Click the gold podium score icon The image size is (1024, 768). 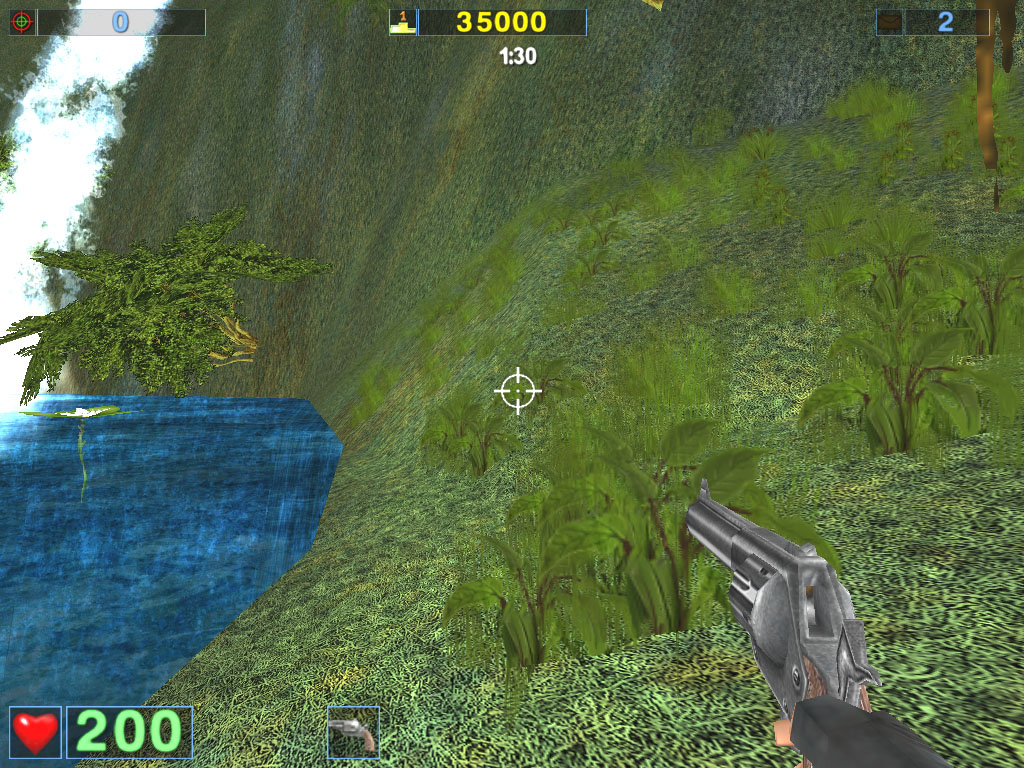point(402,22)
